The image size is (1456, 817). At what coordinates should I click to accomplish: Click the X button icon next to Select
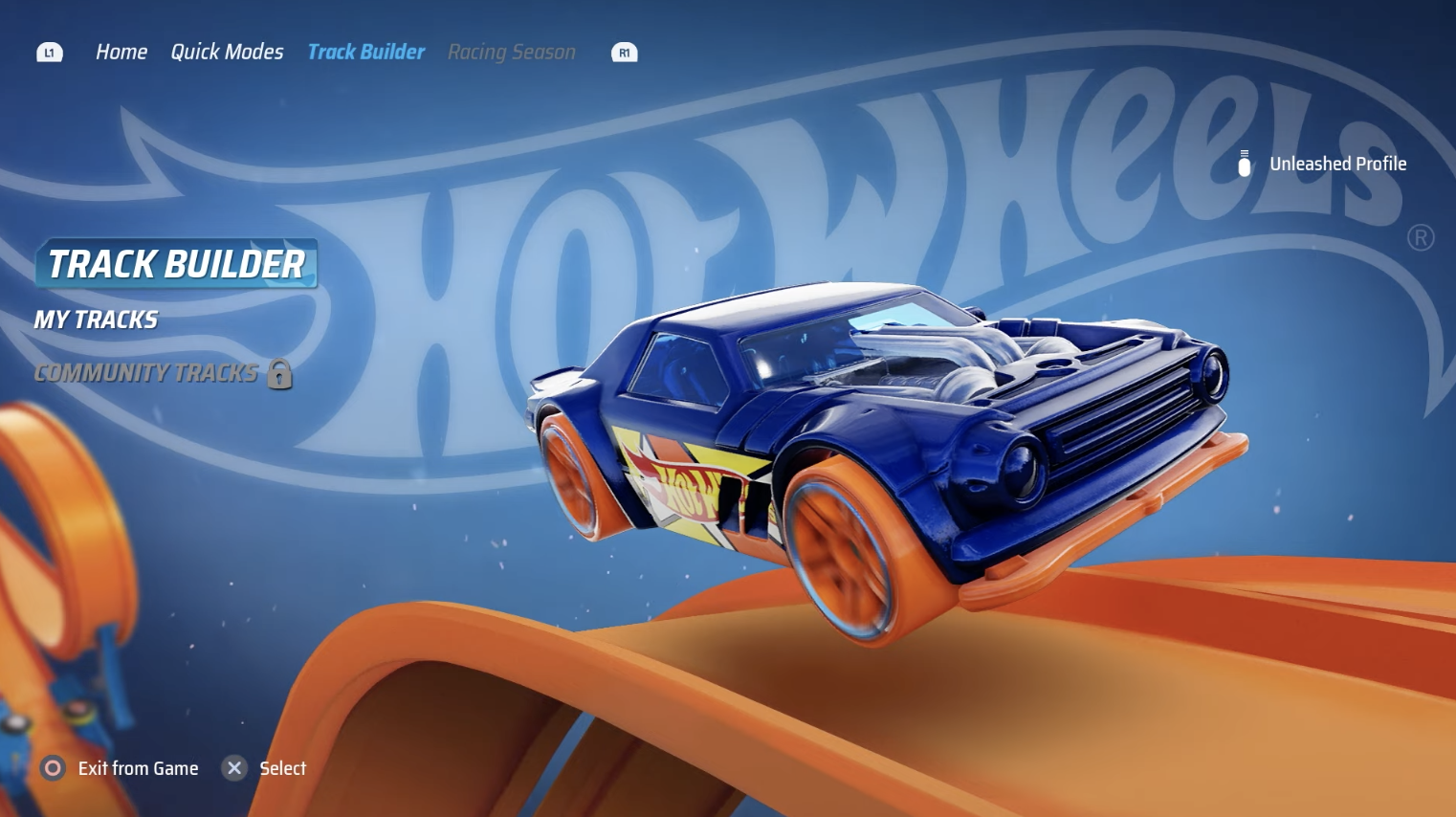click(x=233, y=768)
